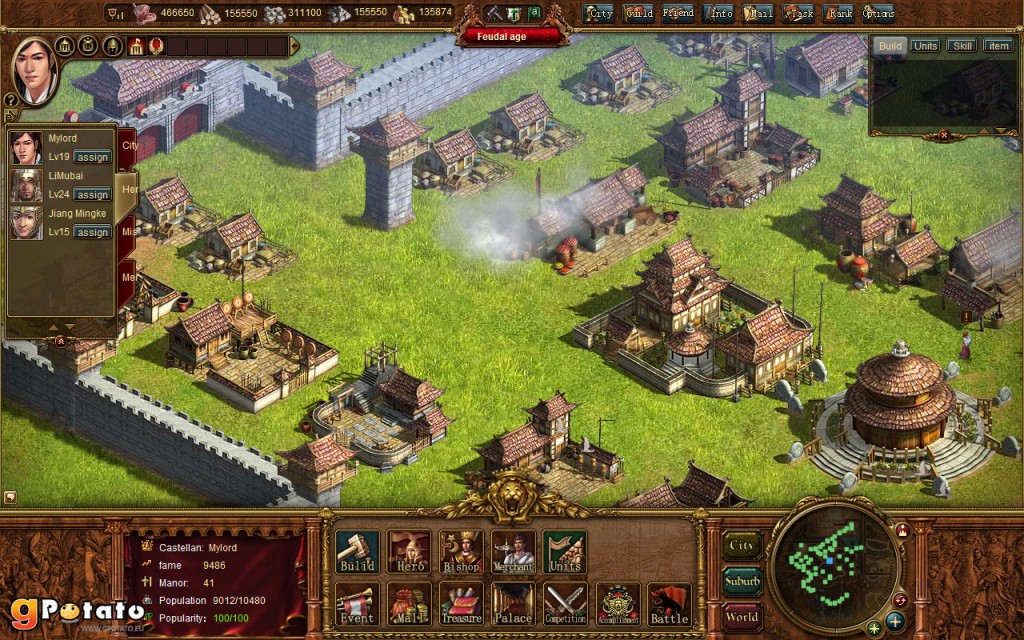This screenshot has width=1024, height=640.
Task: Open the Options menu
Action: (878, 13)
